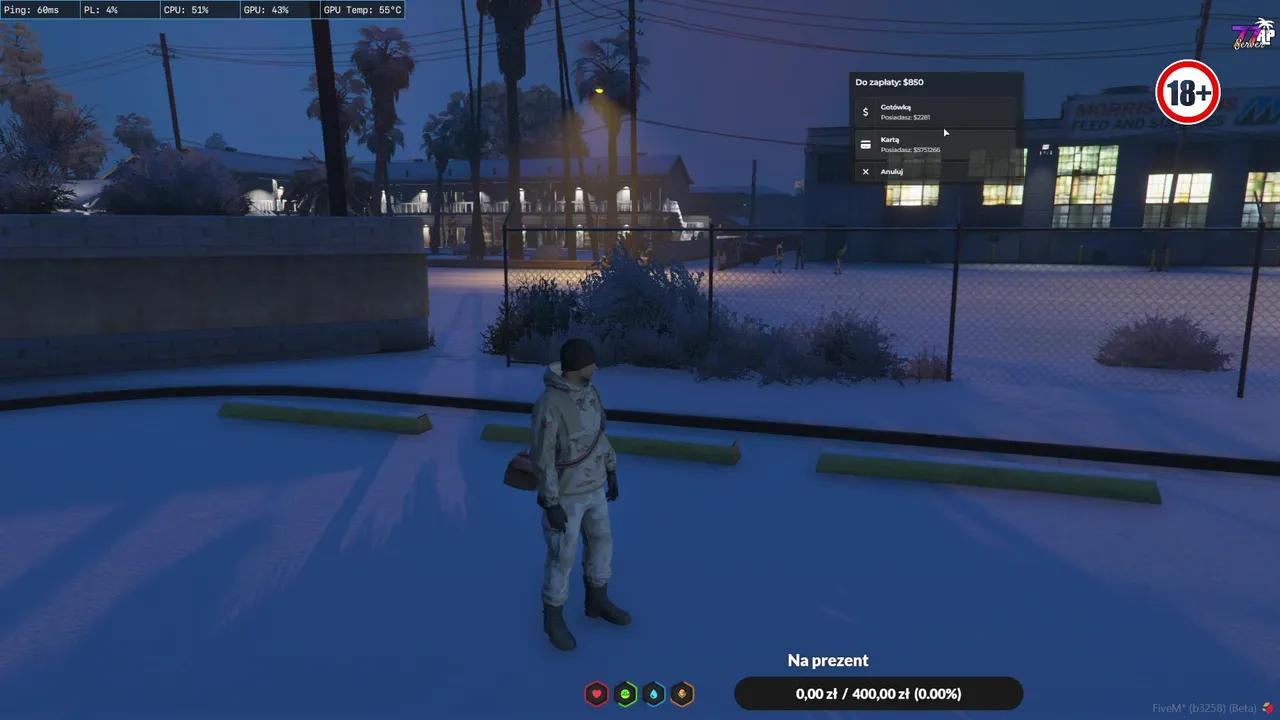Click the heart health icon in the HUD
1280x720 pixels.
[596, 693]
